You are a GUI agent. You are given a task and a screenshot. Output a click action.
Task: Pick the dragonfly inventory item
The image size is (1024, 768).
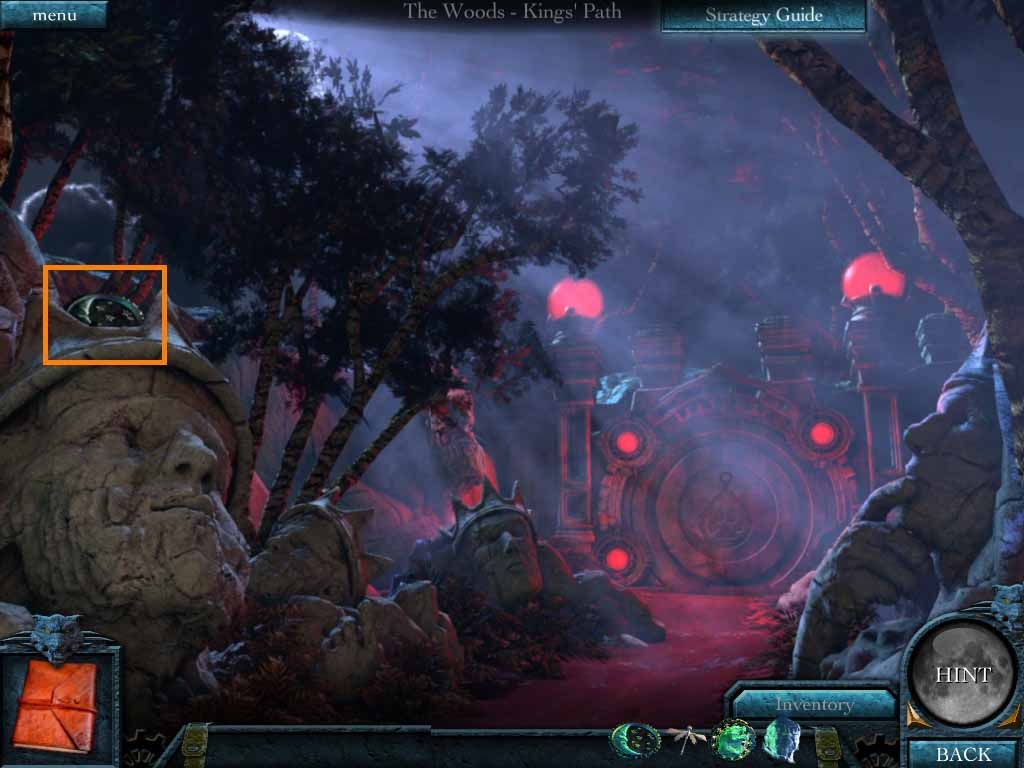(686, 740)
